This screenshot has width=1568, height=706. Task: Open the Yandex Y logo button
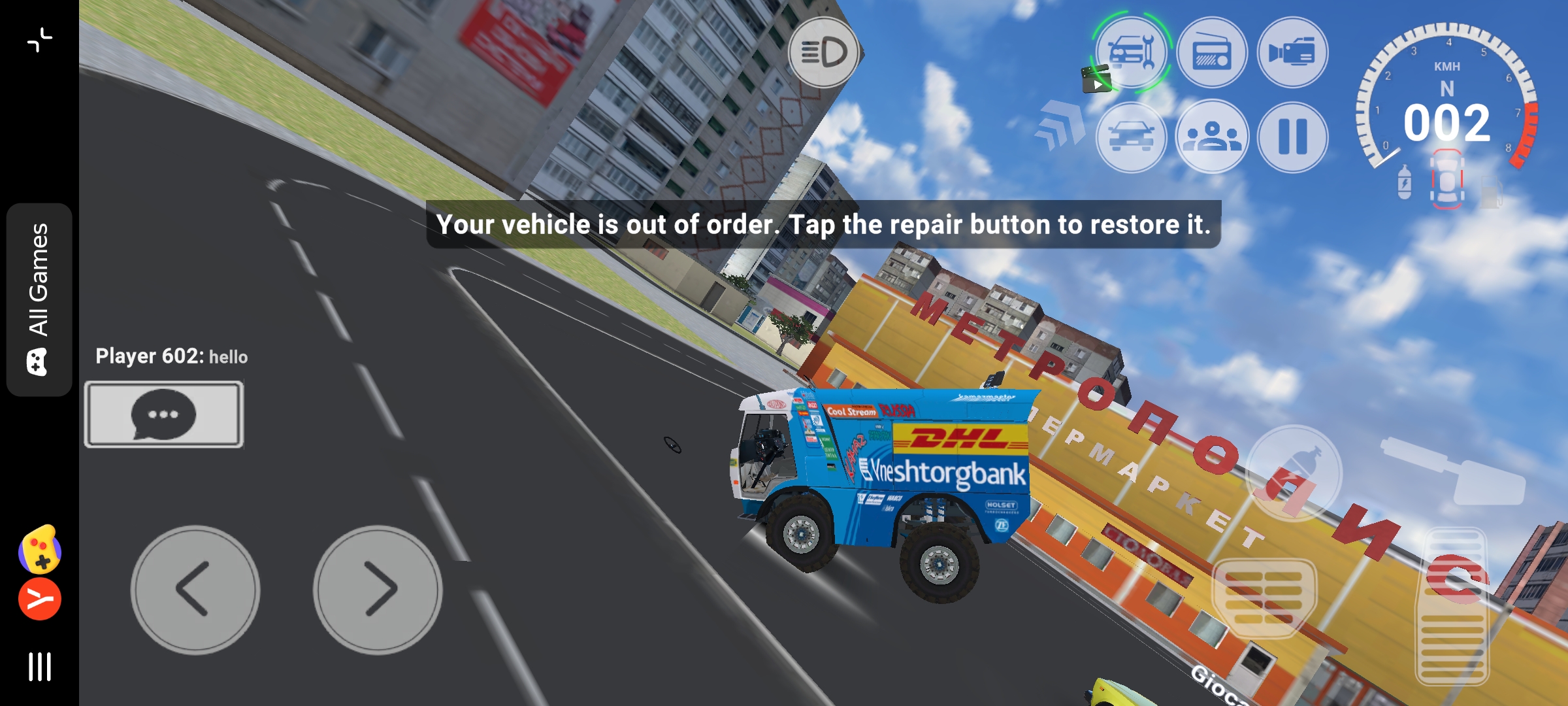pos(39,599)
